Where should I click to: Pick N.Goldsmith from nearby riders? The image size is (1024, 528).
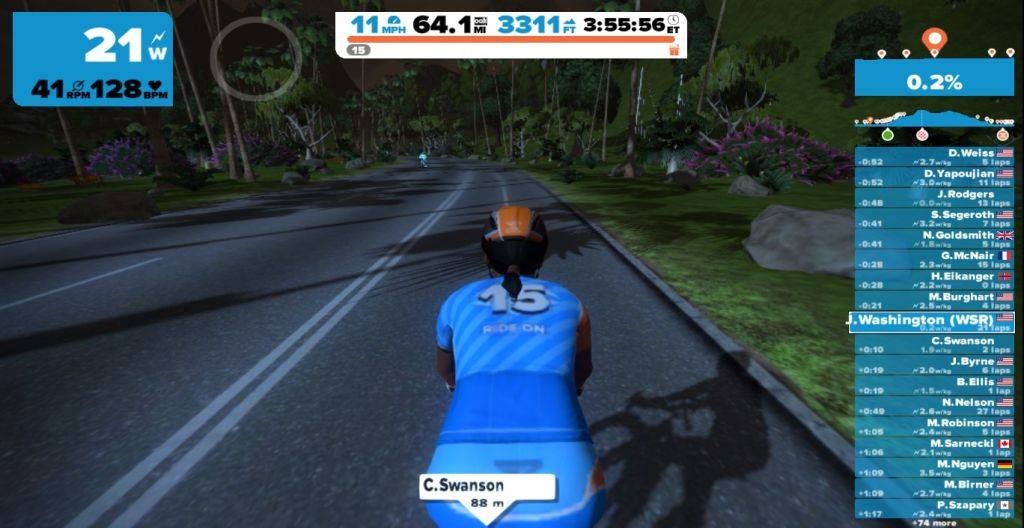click(x=934, y=239)
